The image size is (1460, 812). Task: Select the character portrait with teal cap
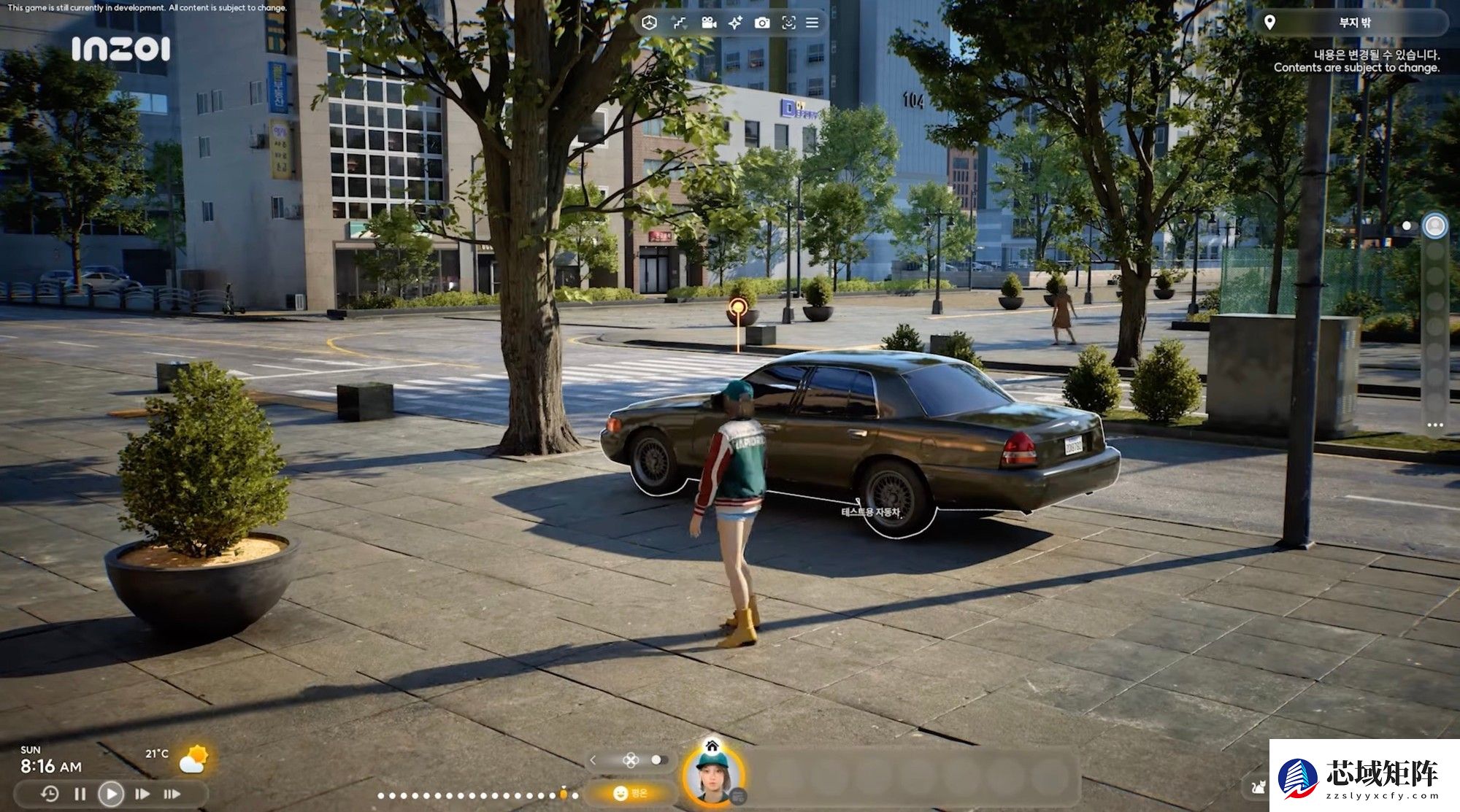[712, 778]
